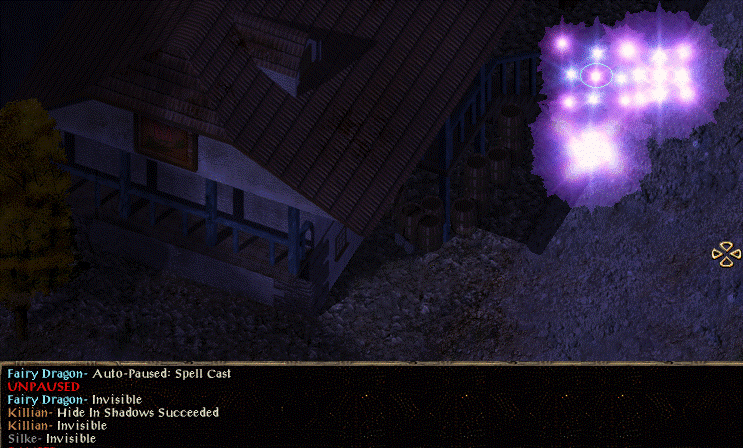The height and width of the screenshot is (448, 743).
Task: Select the character with the selection circle
Action: 596,75
